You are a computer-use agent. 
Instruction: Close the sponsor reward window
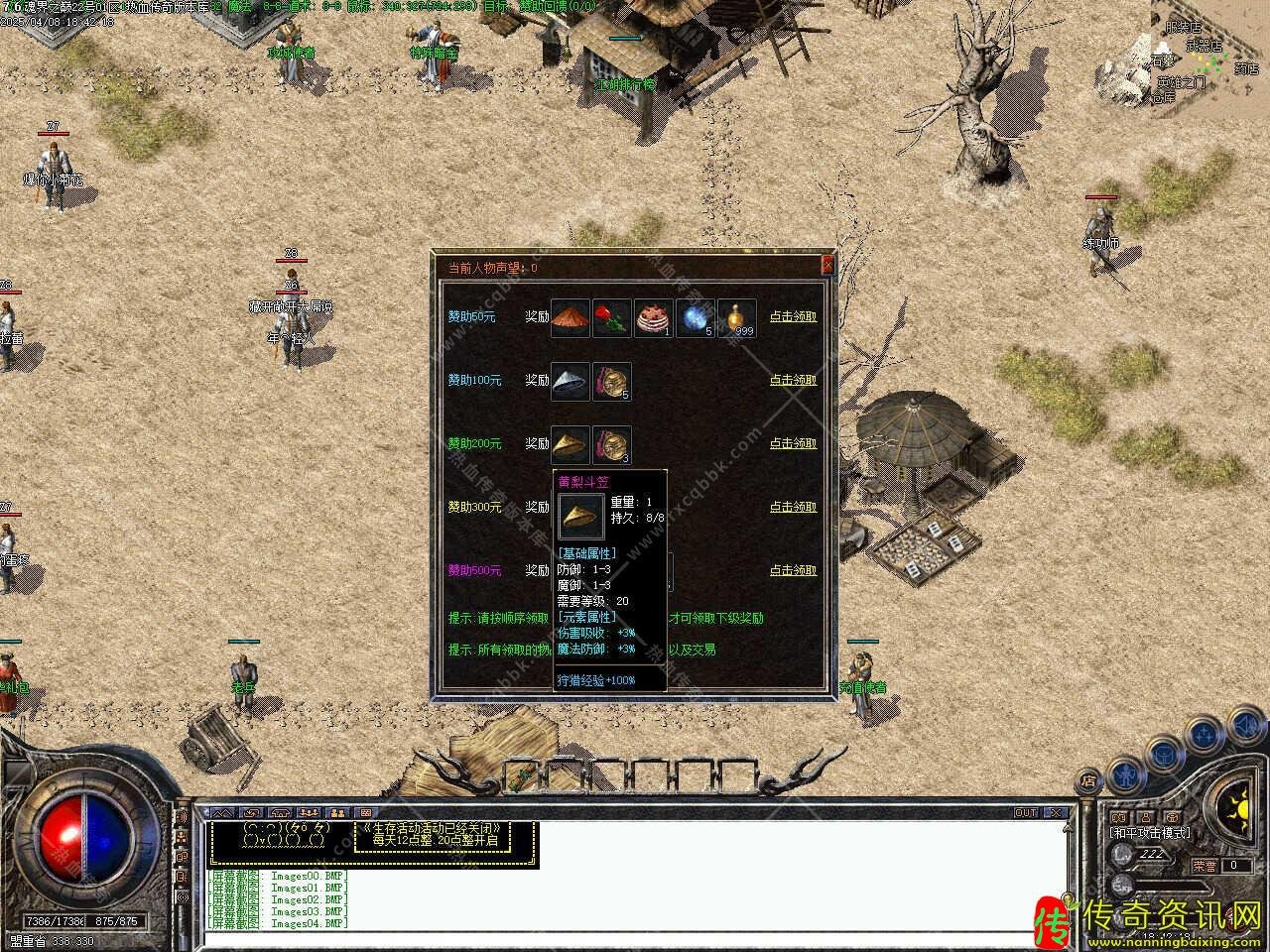pyautogui.click(x=827, y=266)
